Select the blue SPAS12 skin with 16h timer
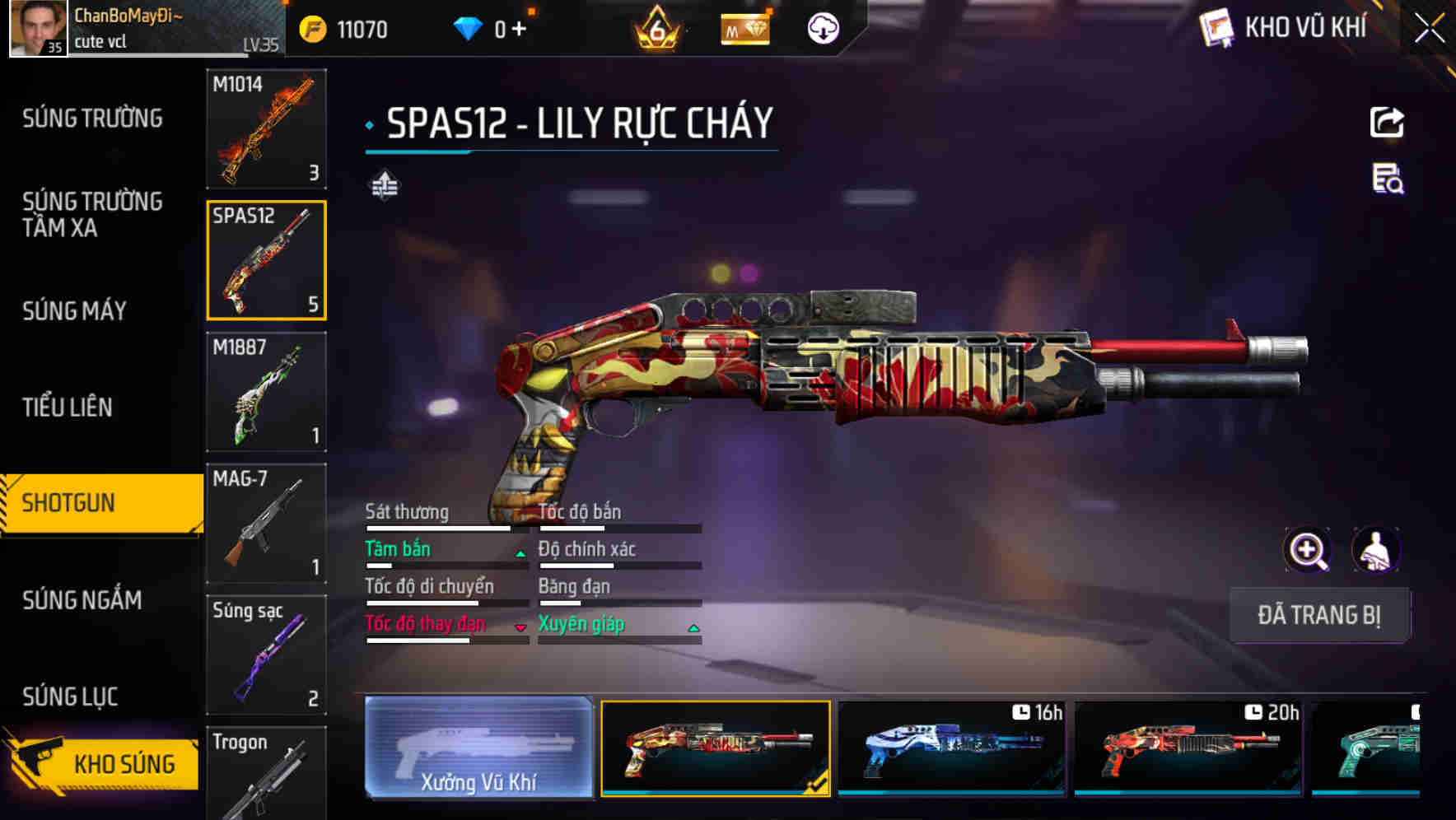This screenshot has width=1456, height=820. [x=951, y=748]
